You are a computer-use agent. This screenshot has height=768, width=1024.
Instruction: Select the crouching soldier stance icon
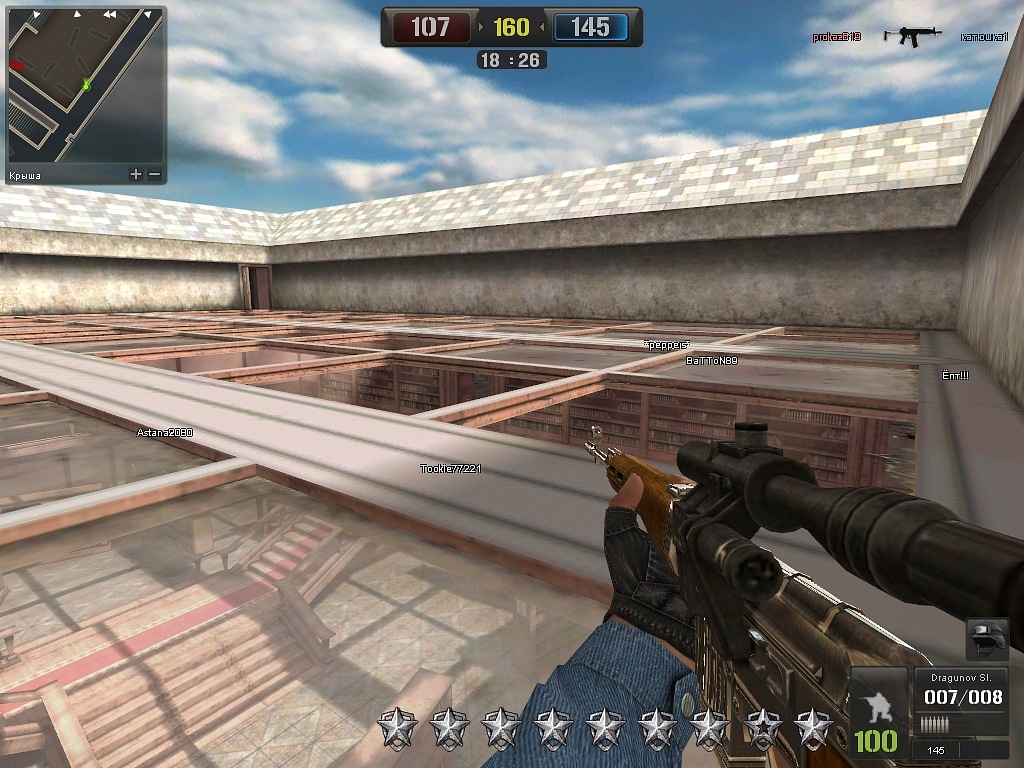click(876, 704)
